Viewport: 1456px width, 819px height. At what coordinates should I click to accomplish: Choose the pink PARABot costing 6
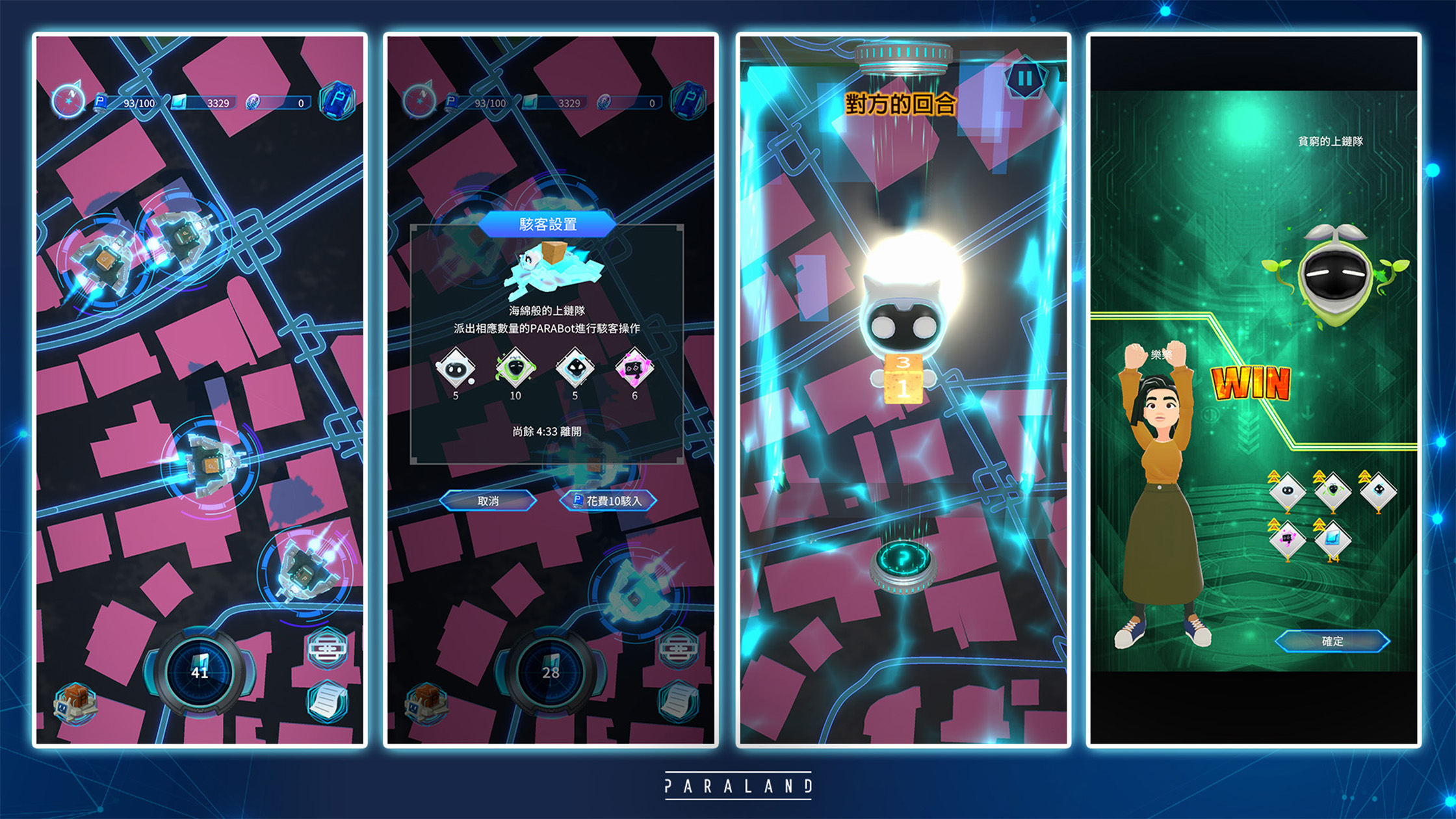pyautogui.click(x=634, y=369)
